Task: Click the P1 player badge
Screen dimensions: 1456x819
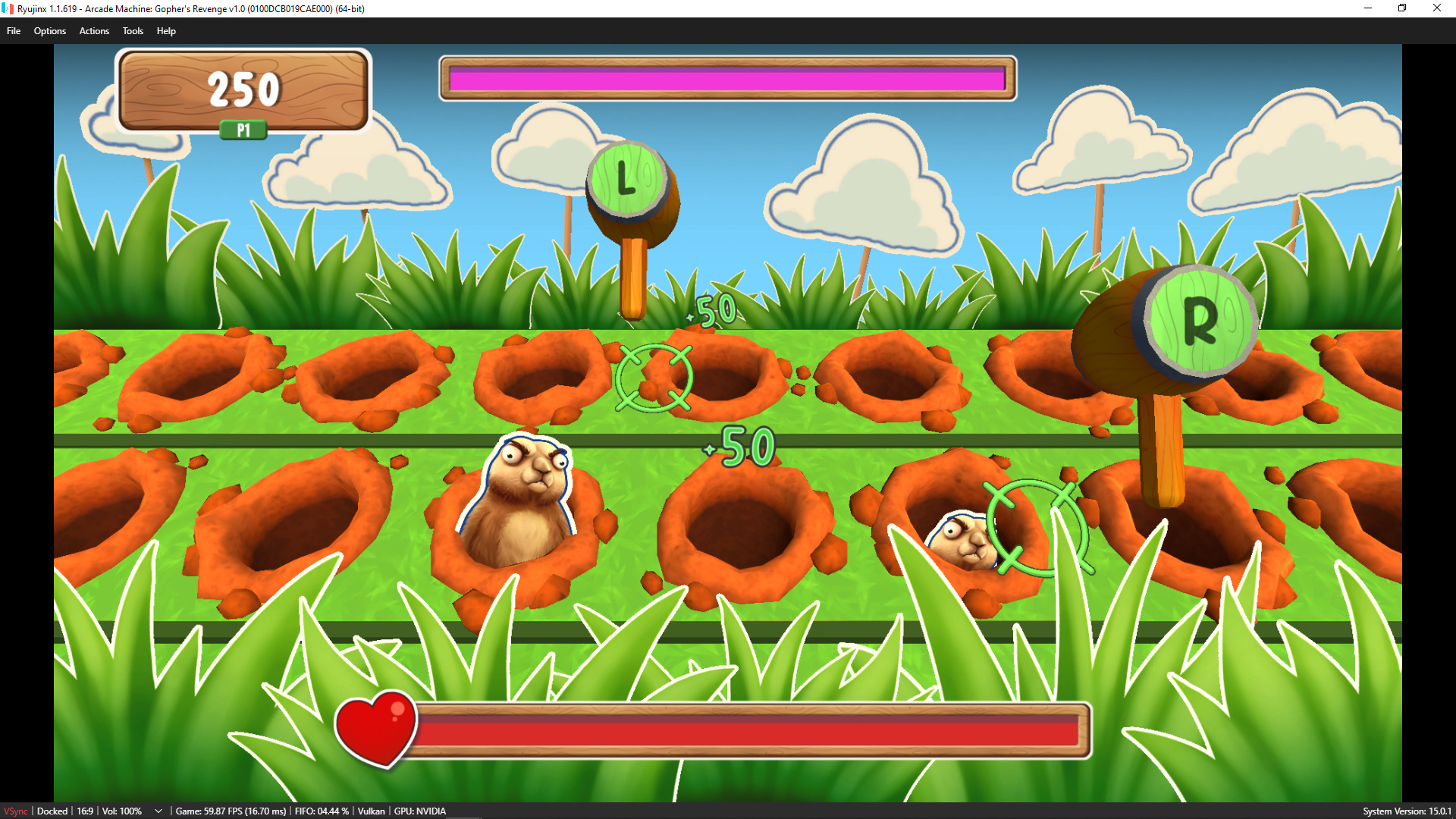Action: point(243,130)
